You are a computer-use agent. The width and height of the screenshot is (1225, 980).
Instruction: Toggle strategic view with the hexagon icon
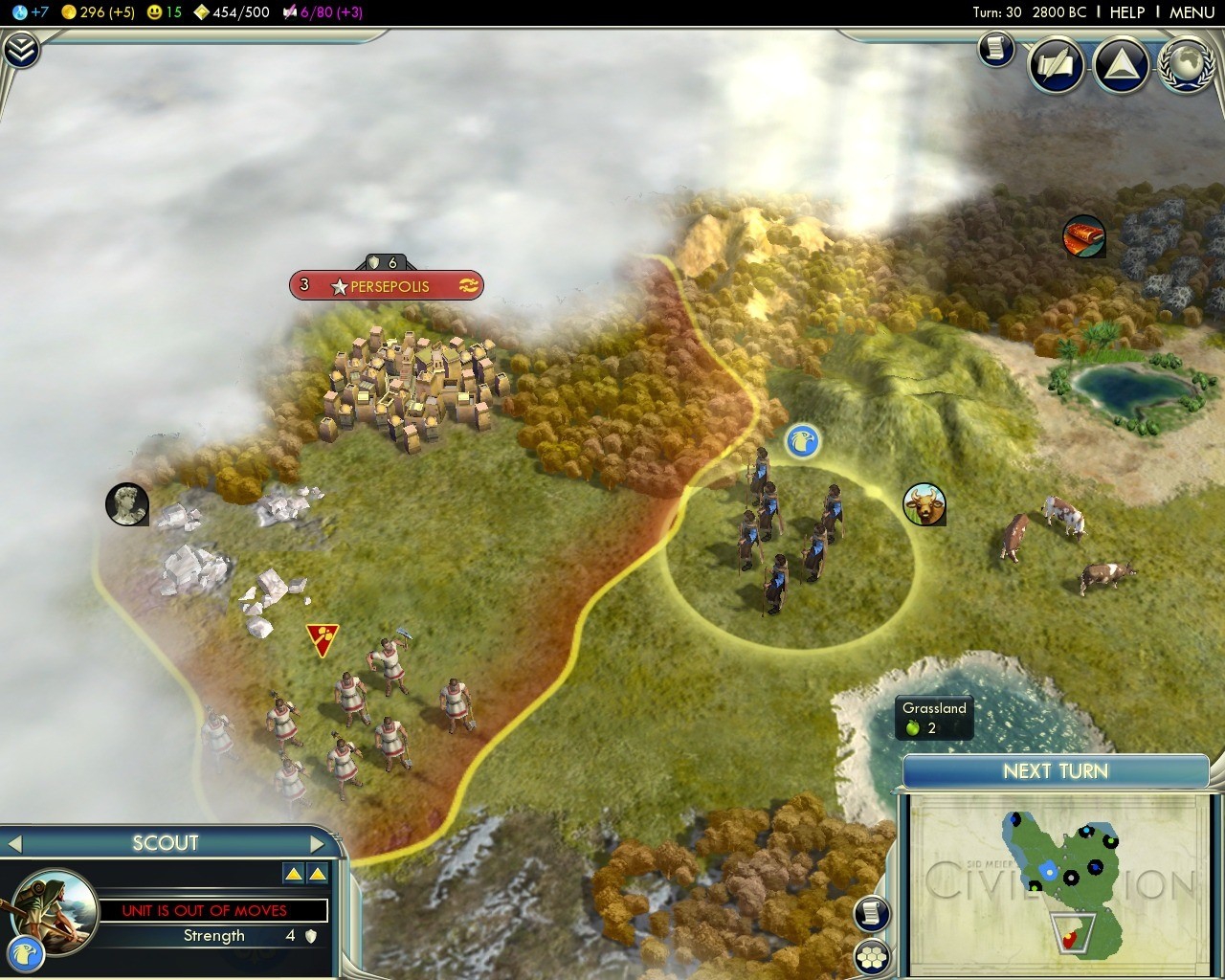pyautogui.click(x=872, y=956)
